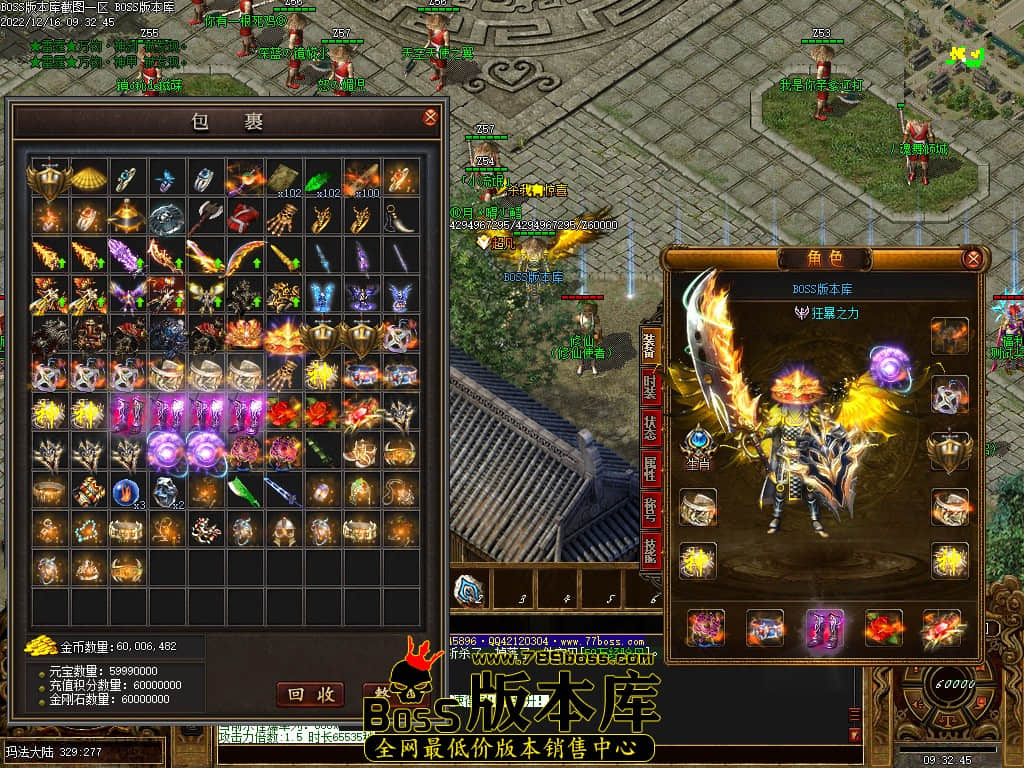The height and width of the screenshot is (768, 1024).
Task: Select the golden straw hat in inventory
Action: pyautogui.click(x=88, y=178)
